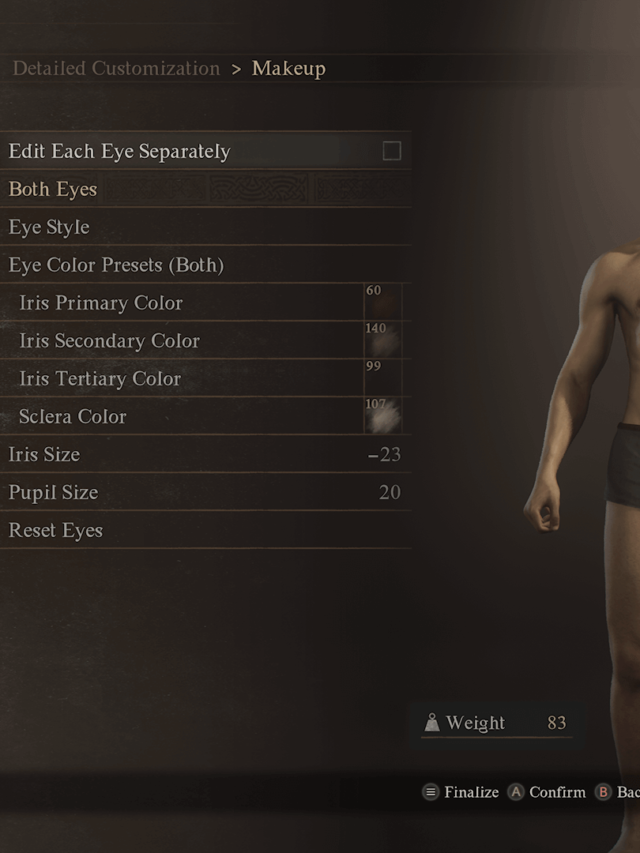Go back to Detailed Customization breadcrumb
640x853 pixels.
coord(116,69)
